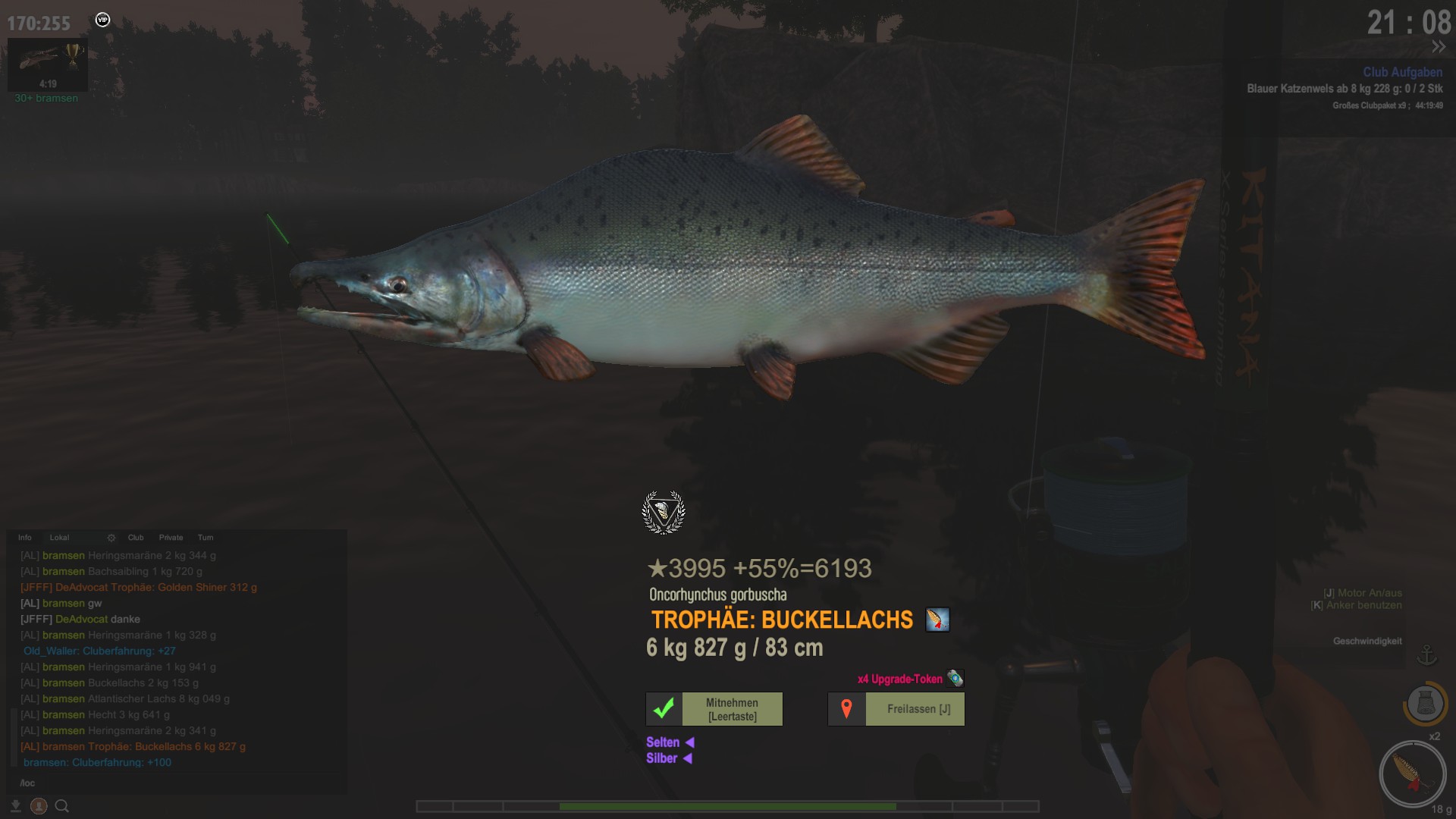Open chat settings via the gear icon
Viewport: 1456px width, 819px height.
click(111, 538)
